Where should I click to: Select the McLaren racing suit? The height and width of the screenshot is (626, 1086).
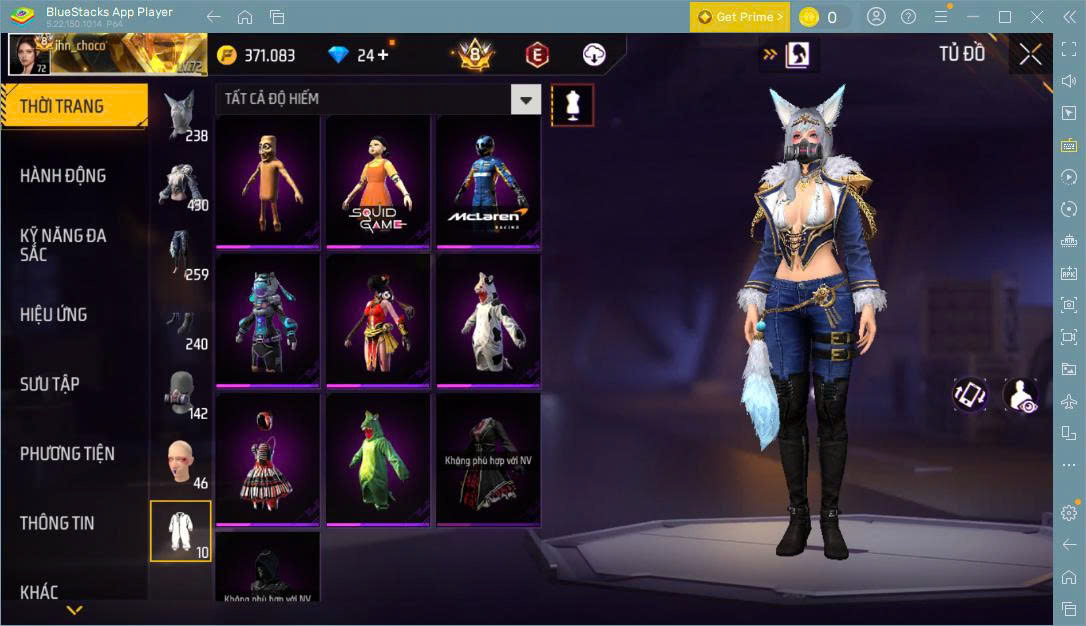point(488,180)
